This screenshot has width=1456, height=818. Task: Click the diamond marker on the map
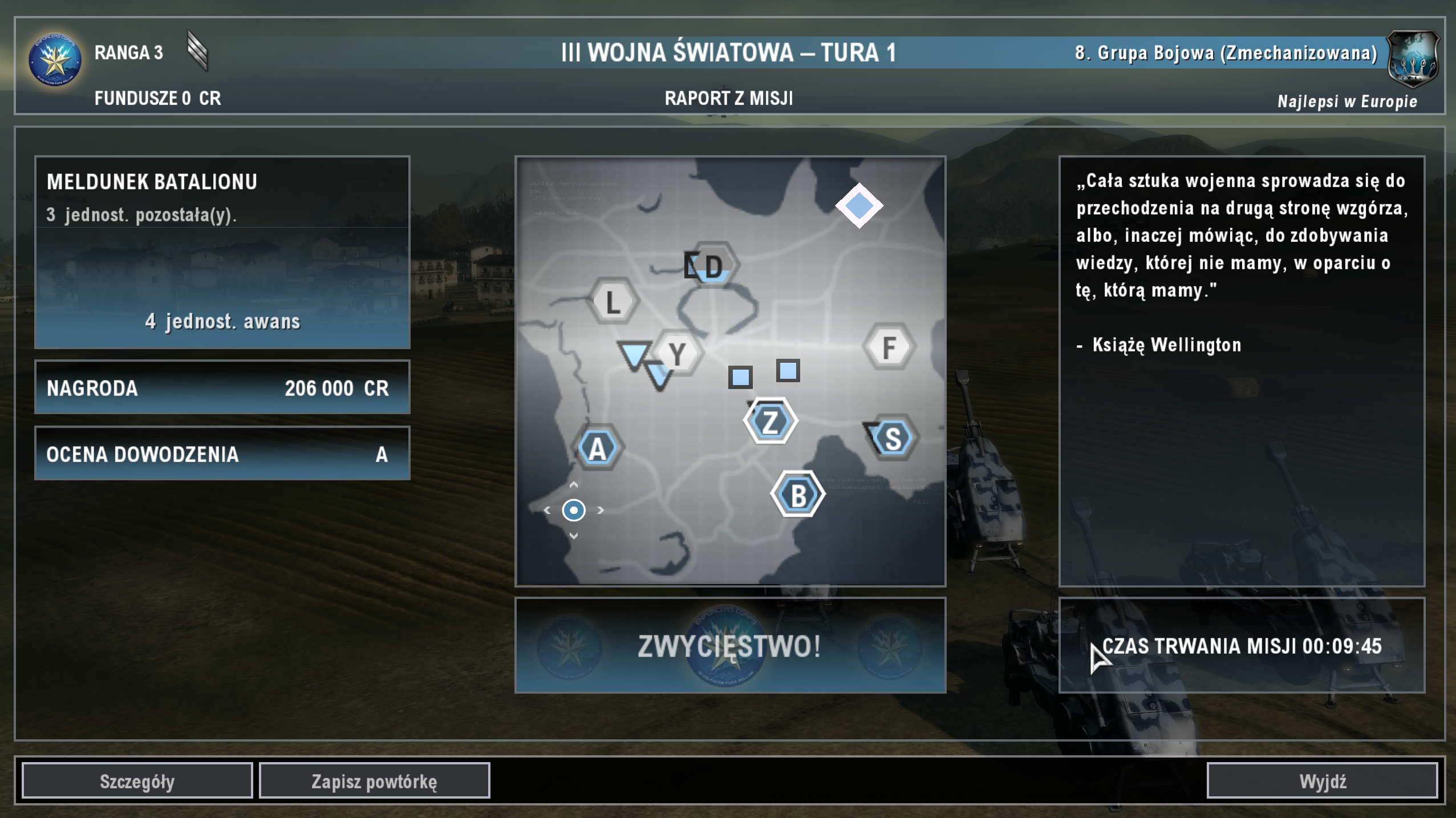[859, 205]
